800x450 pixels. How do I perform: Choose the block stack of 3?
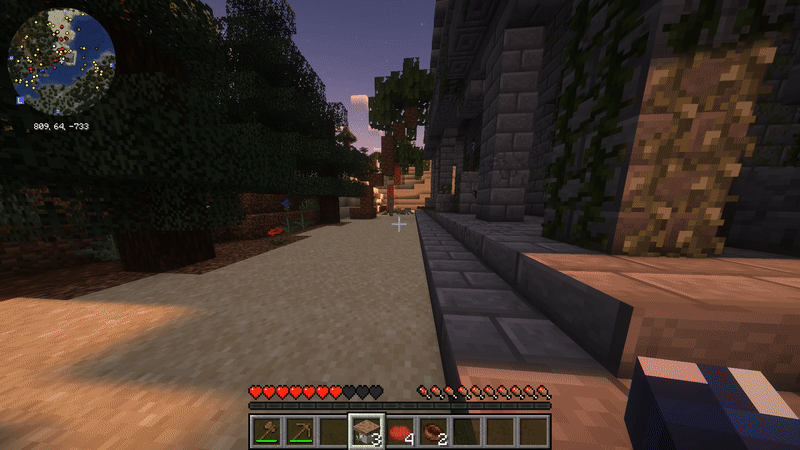tap(366, 431)
